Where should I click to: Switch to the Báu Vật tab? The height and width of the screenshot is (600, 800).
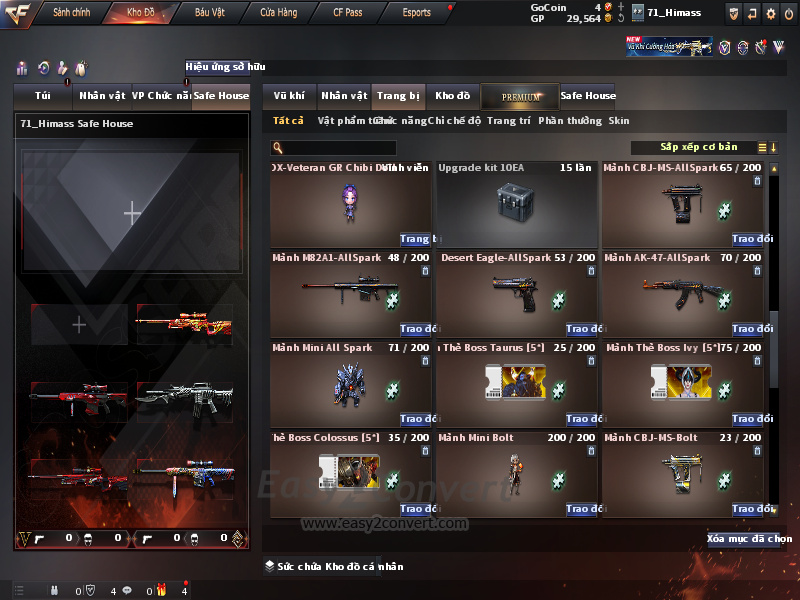point(210,13)
